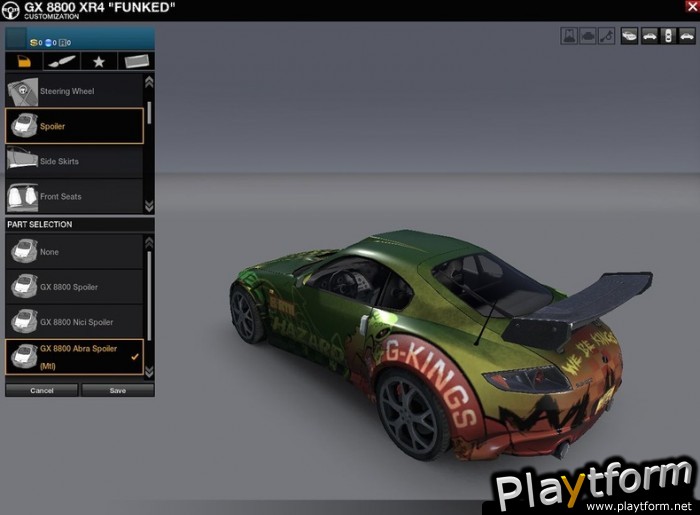Pick the GX 8800 Spoiler part
700x515 pixels.
[x=75, y=287]
